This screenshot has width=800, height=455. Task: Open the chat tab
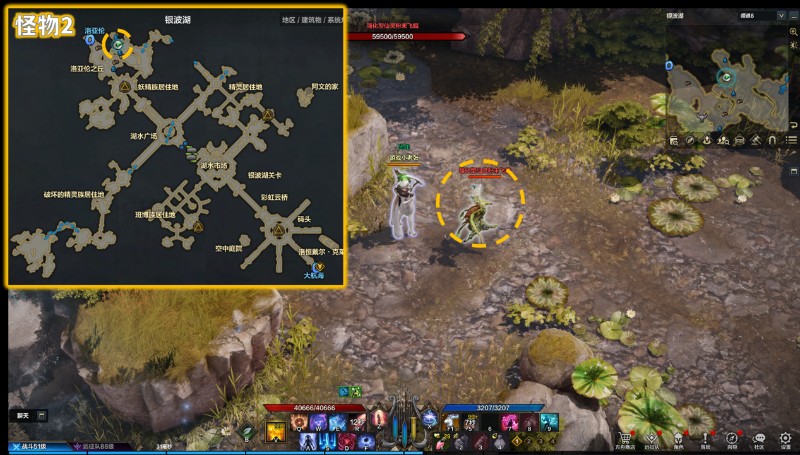click(x=23, y=415)
